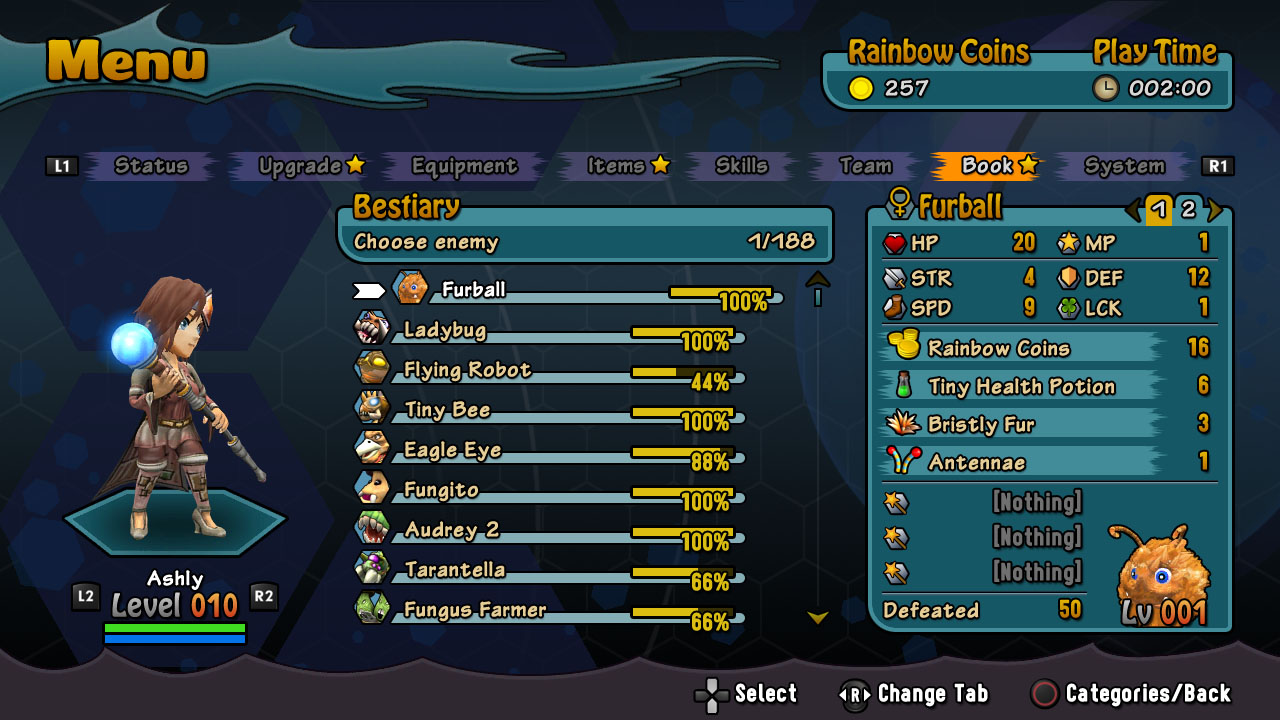
Task: Switch to the Status tab
Action: click(151, 166)
